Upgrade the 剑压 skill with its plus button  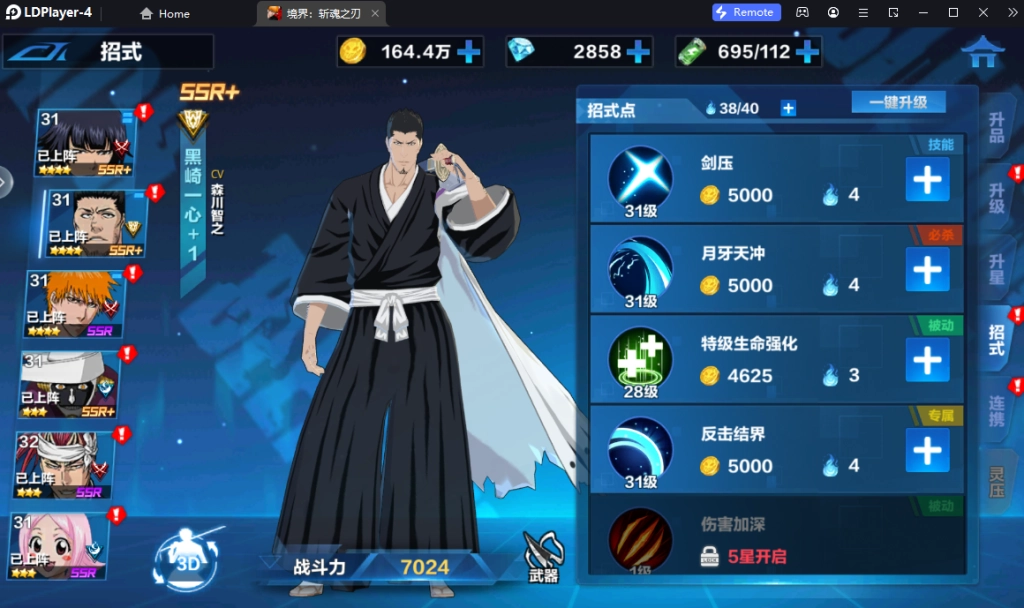pos(927,180)
